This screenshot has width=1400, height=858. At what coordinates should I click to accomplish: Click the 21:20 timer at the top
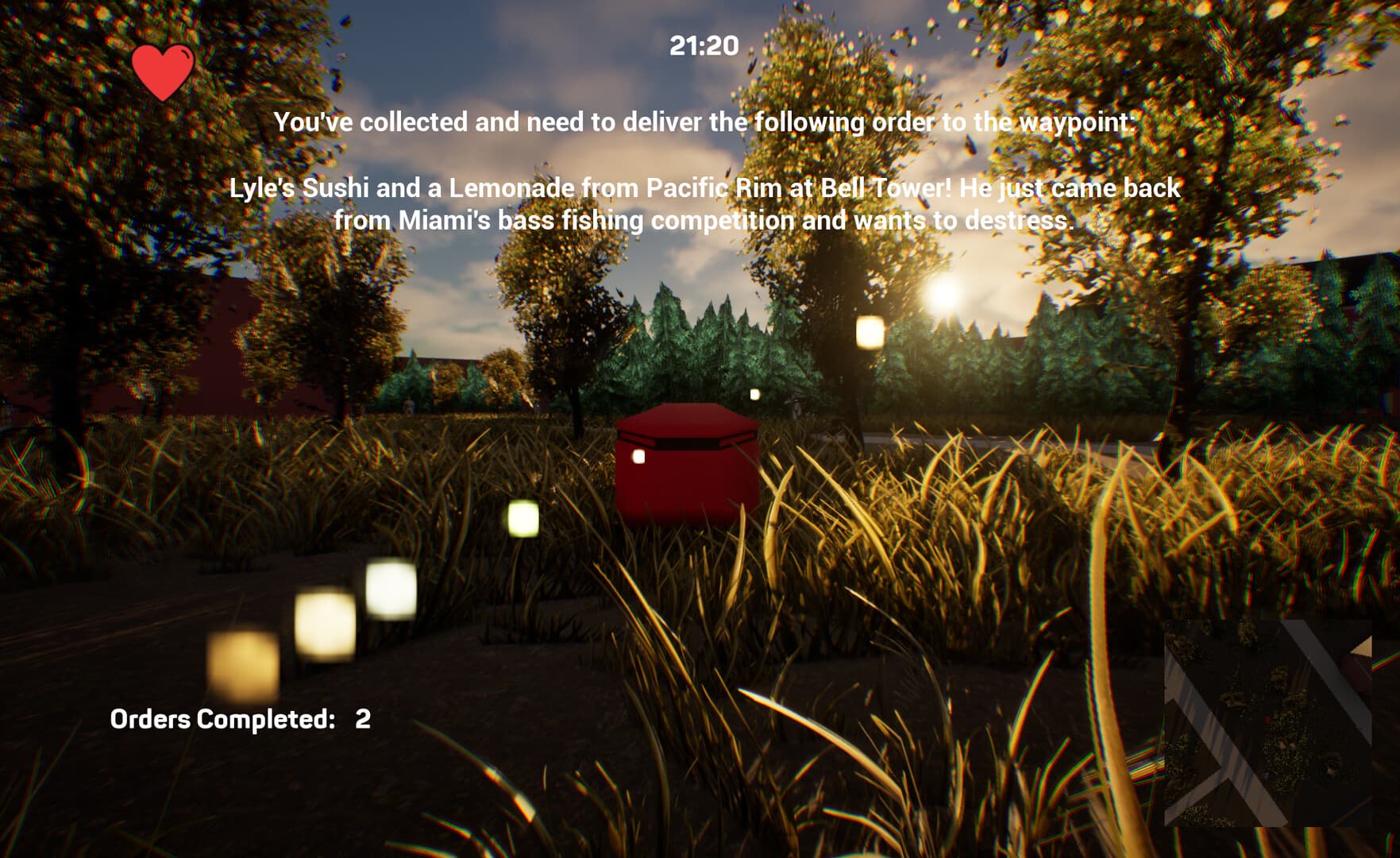point(704,45)
